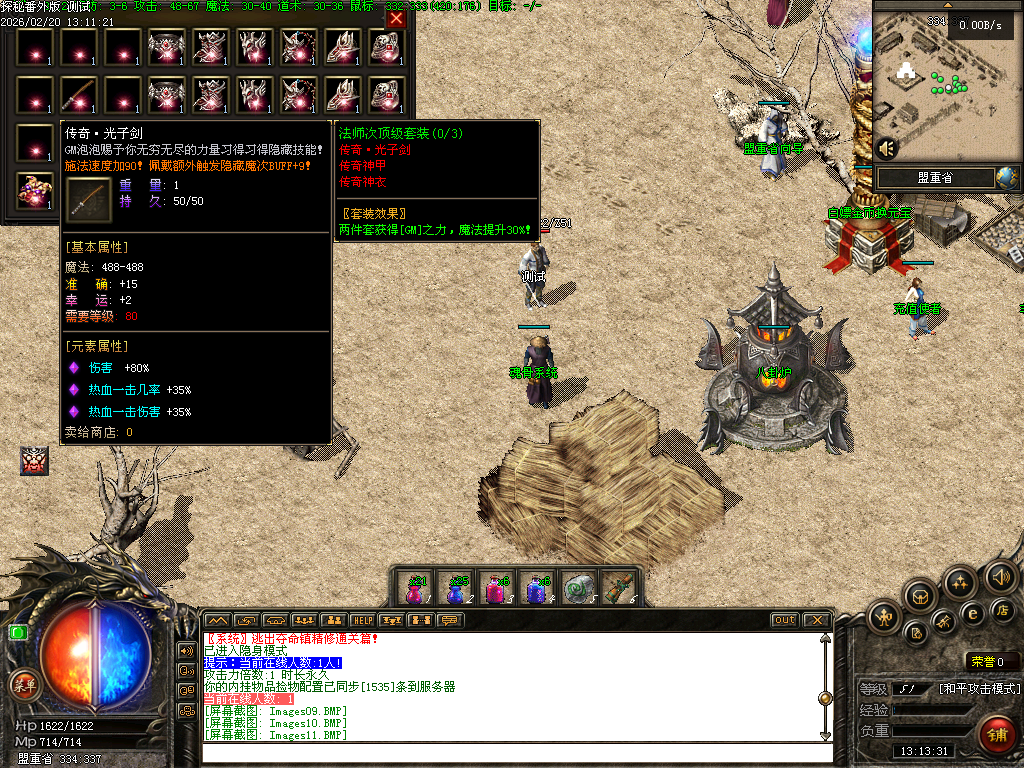The width and height of the screenshot is (1024, 768).
Task: Click the OUT button on the chat bar
Action: (784, 620)
